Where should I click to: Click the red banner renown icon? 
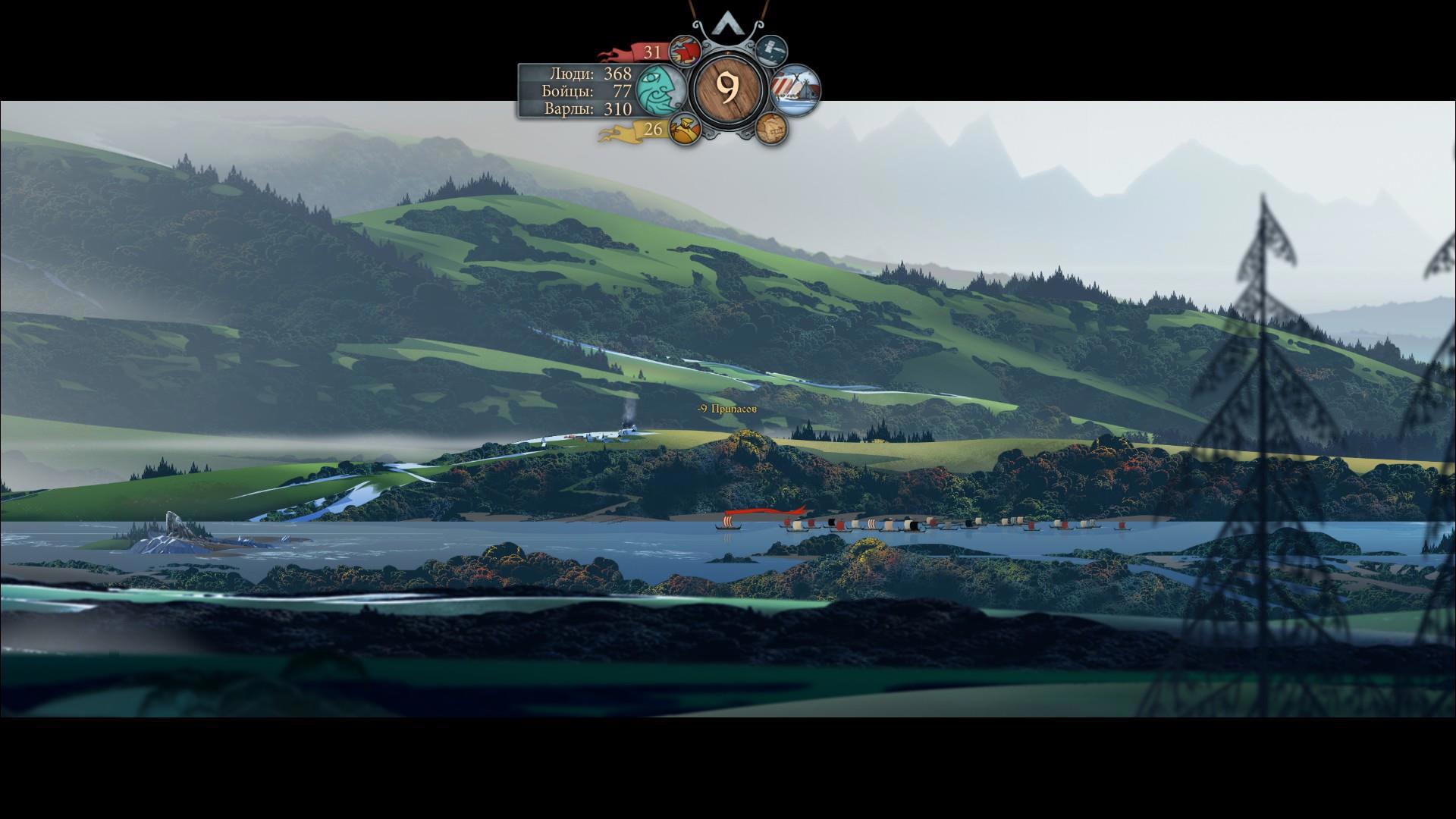(x=684, y=52)
